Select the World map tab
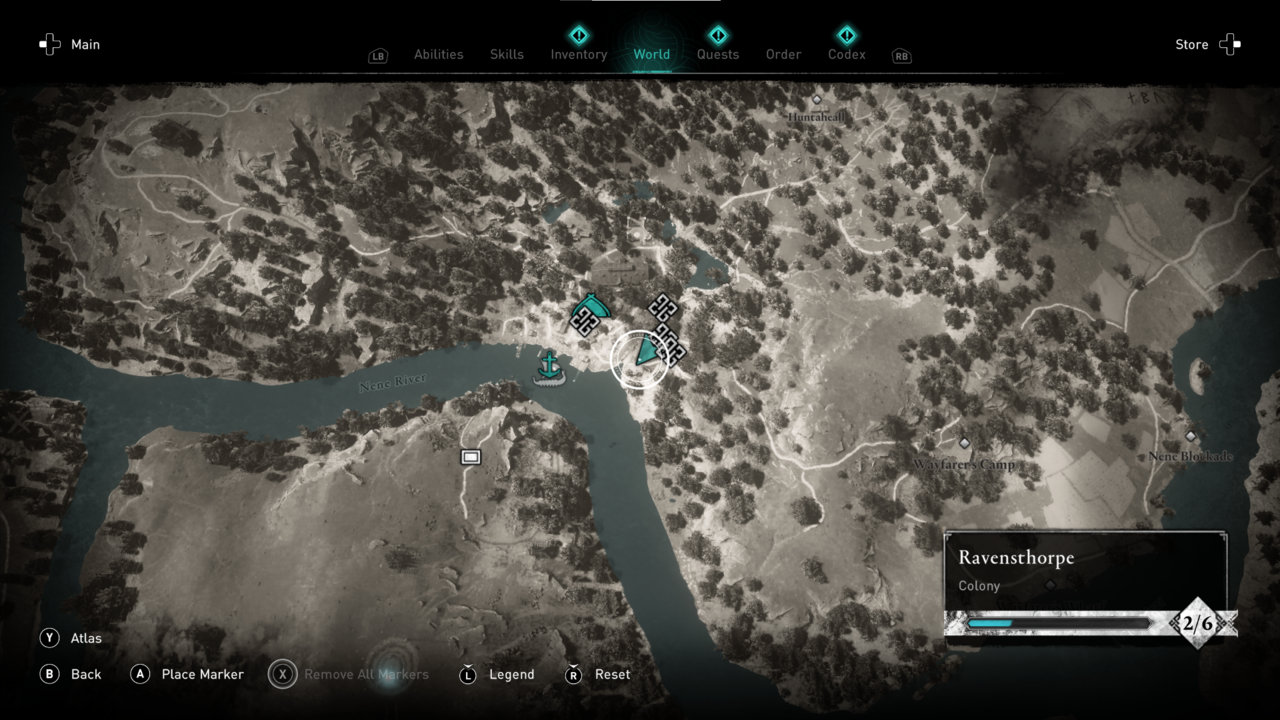The height and width of the screenshot is (720, 1280). click(x=652, y=54)
